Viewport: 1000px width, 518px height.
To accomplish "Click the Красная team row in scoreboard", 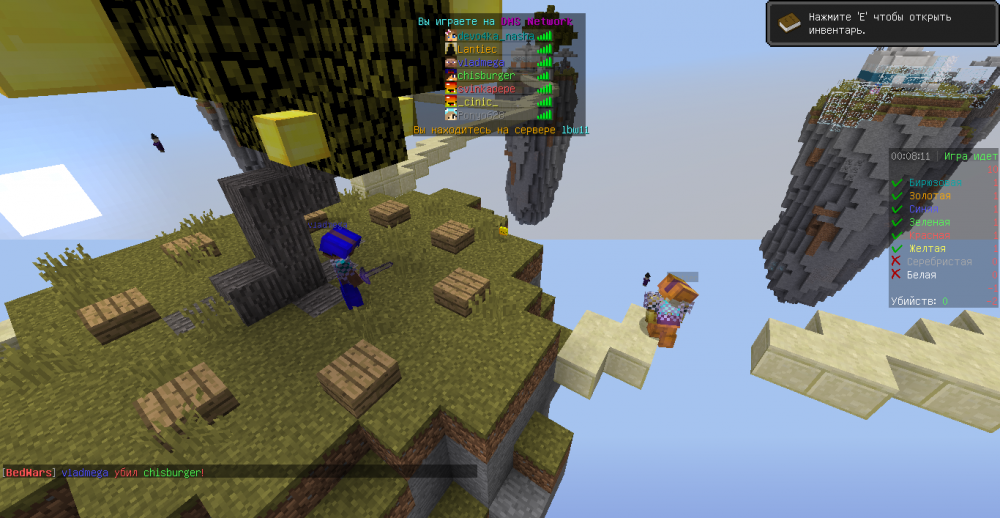I will [x=929, y=235].
